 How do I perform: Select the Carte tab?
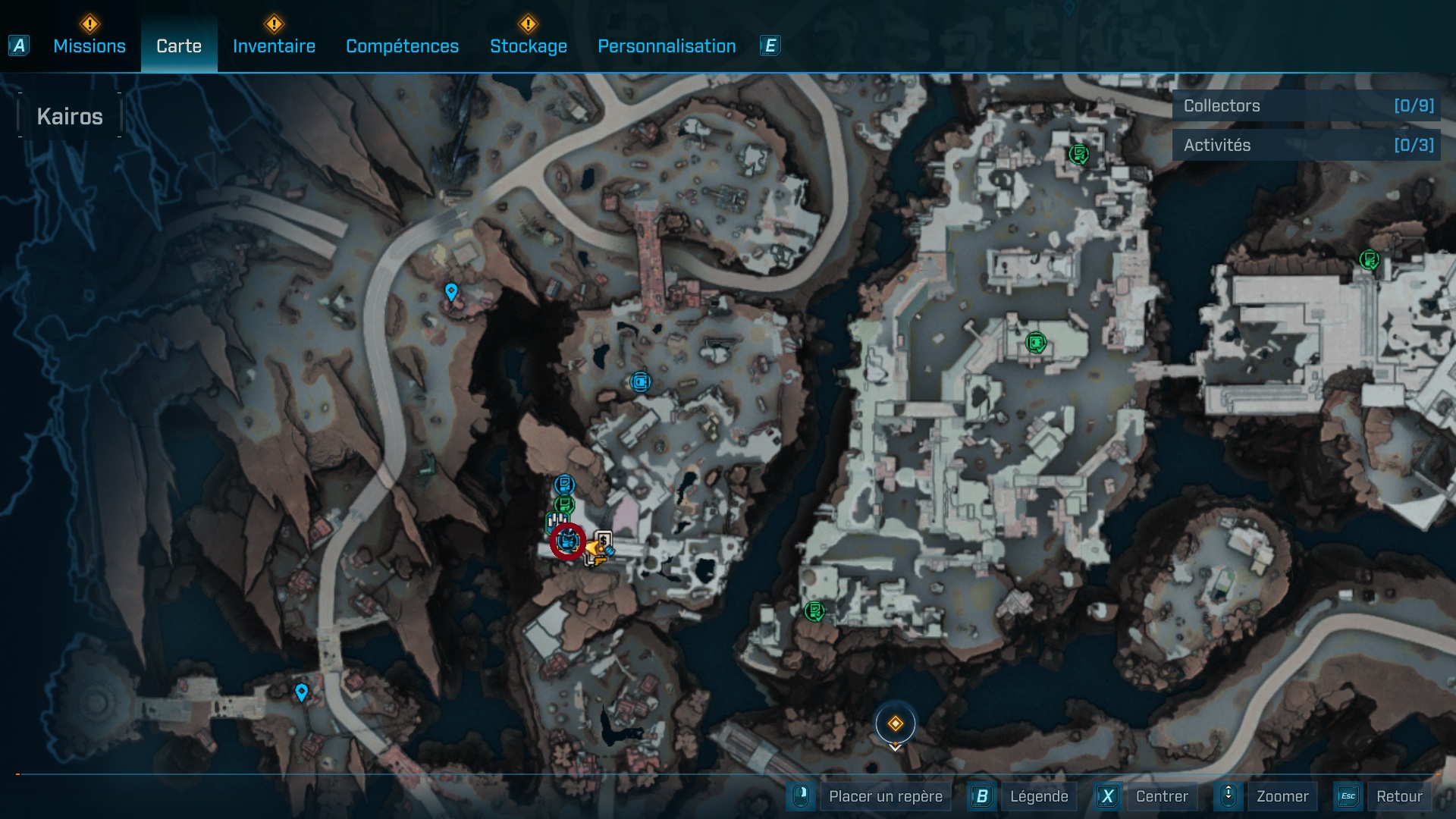pyautogui.click(x=179, y=46)
